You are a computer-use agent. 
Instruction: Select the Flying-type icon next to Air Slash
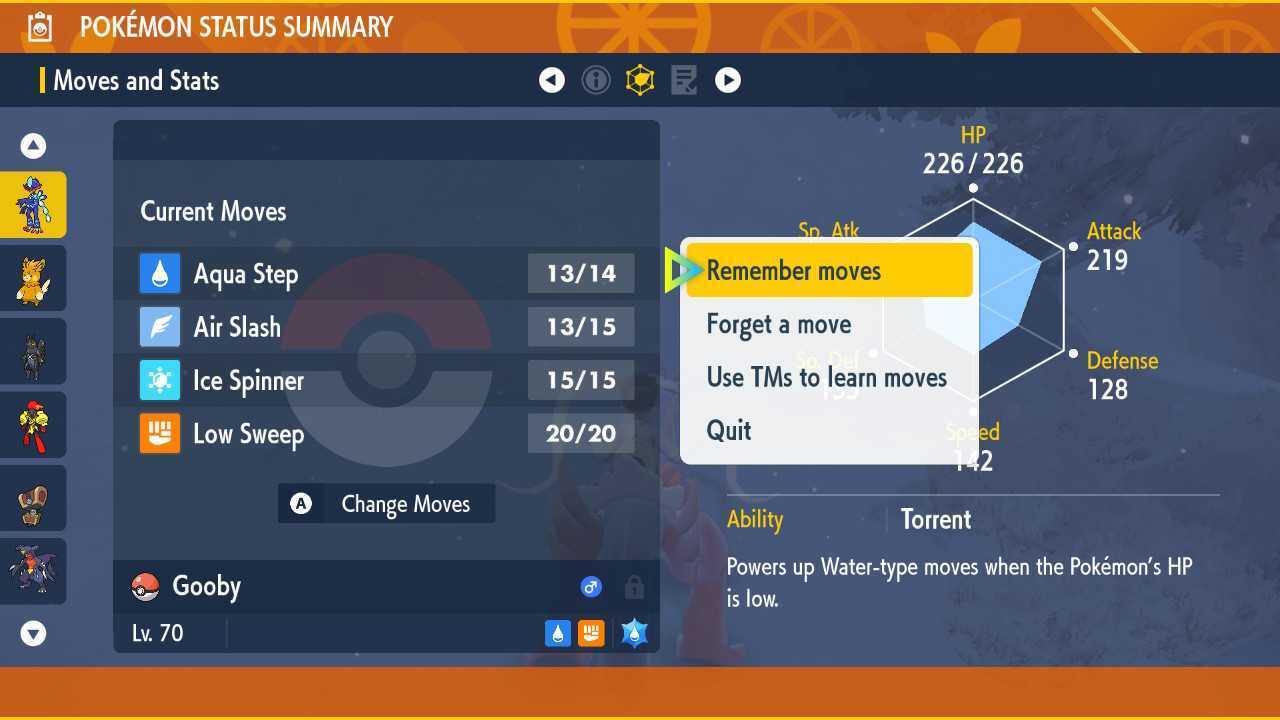click(160, 327)
